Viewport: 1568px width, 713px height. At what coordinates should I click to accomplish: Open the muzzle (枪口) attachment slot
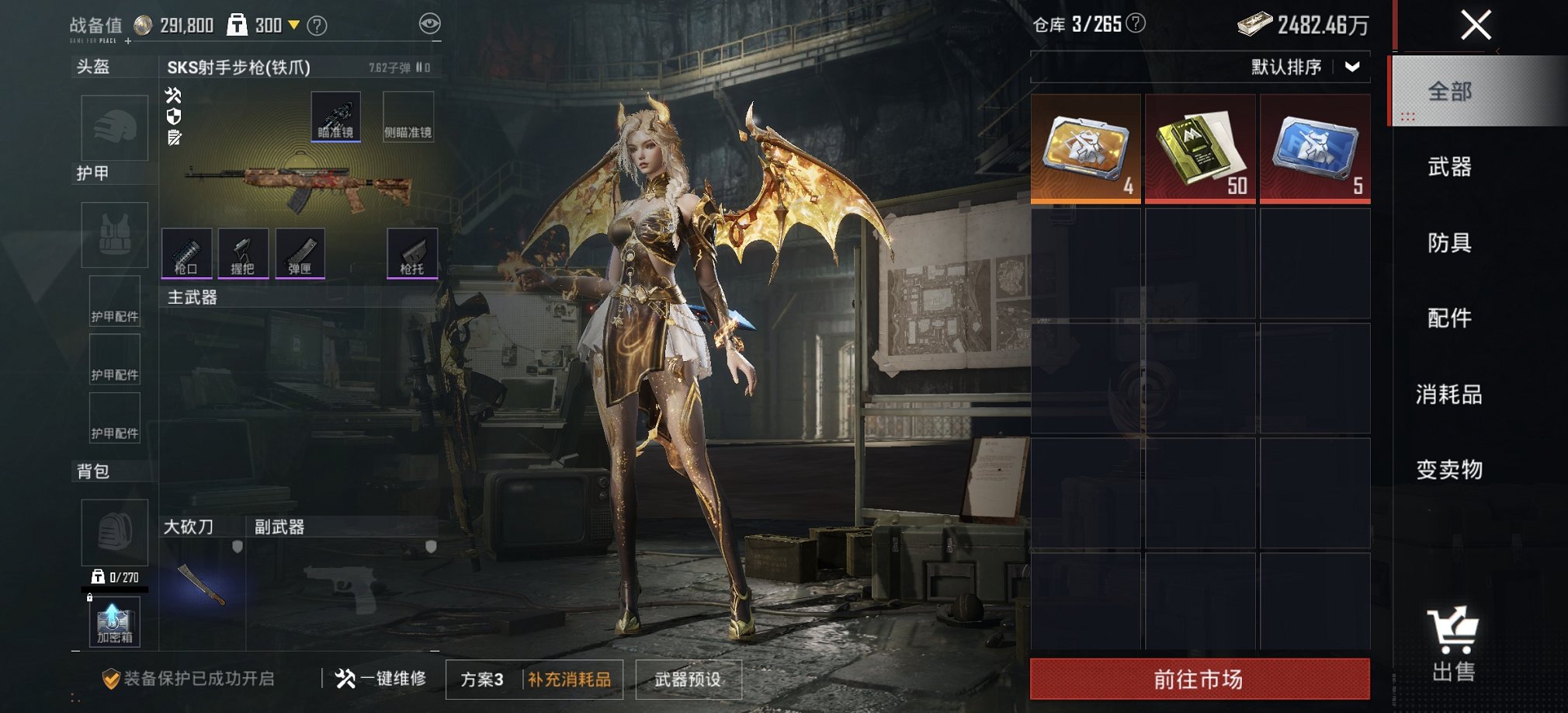pyautogui.click(x=186, y=252)
